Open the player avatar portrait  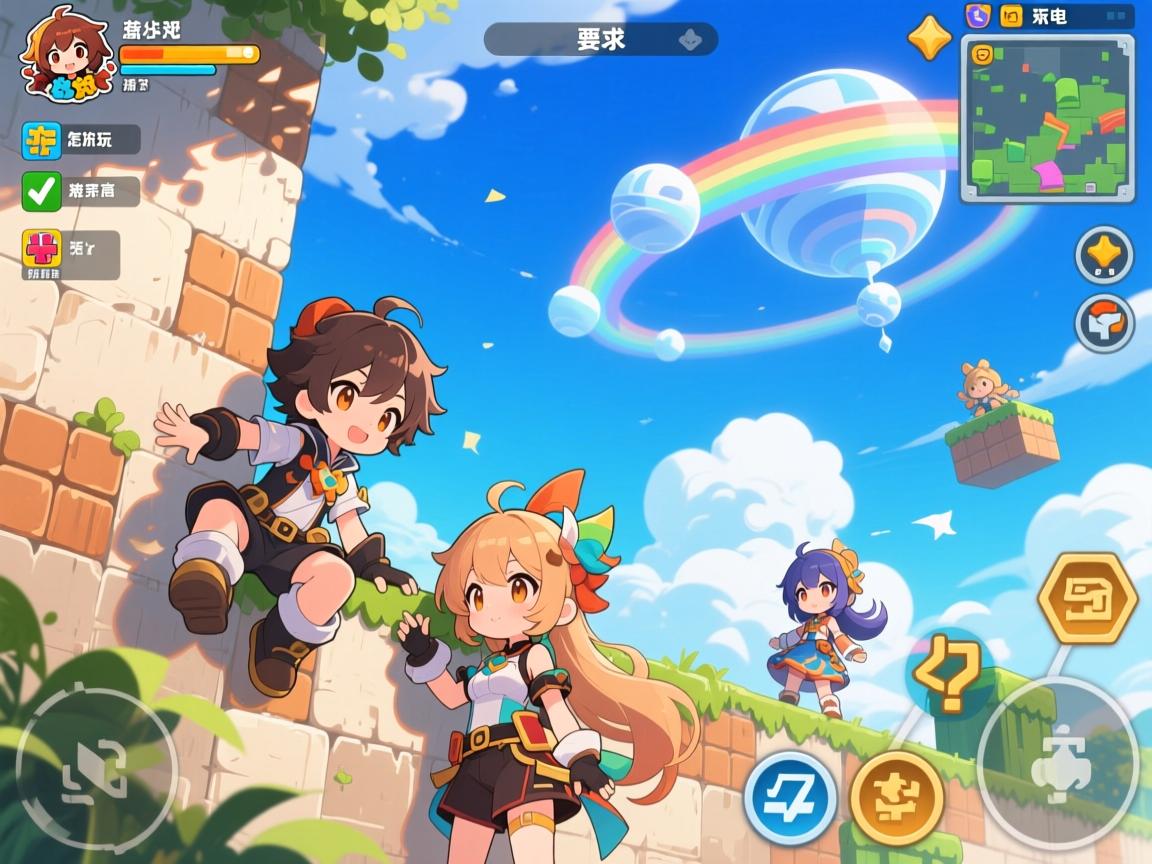pos(67,52)
